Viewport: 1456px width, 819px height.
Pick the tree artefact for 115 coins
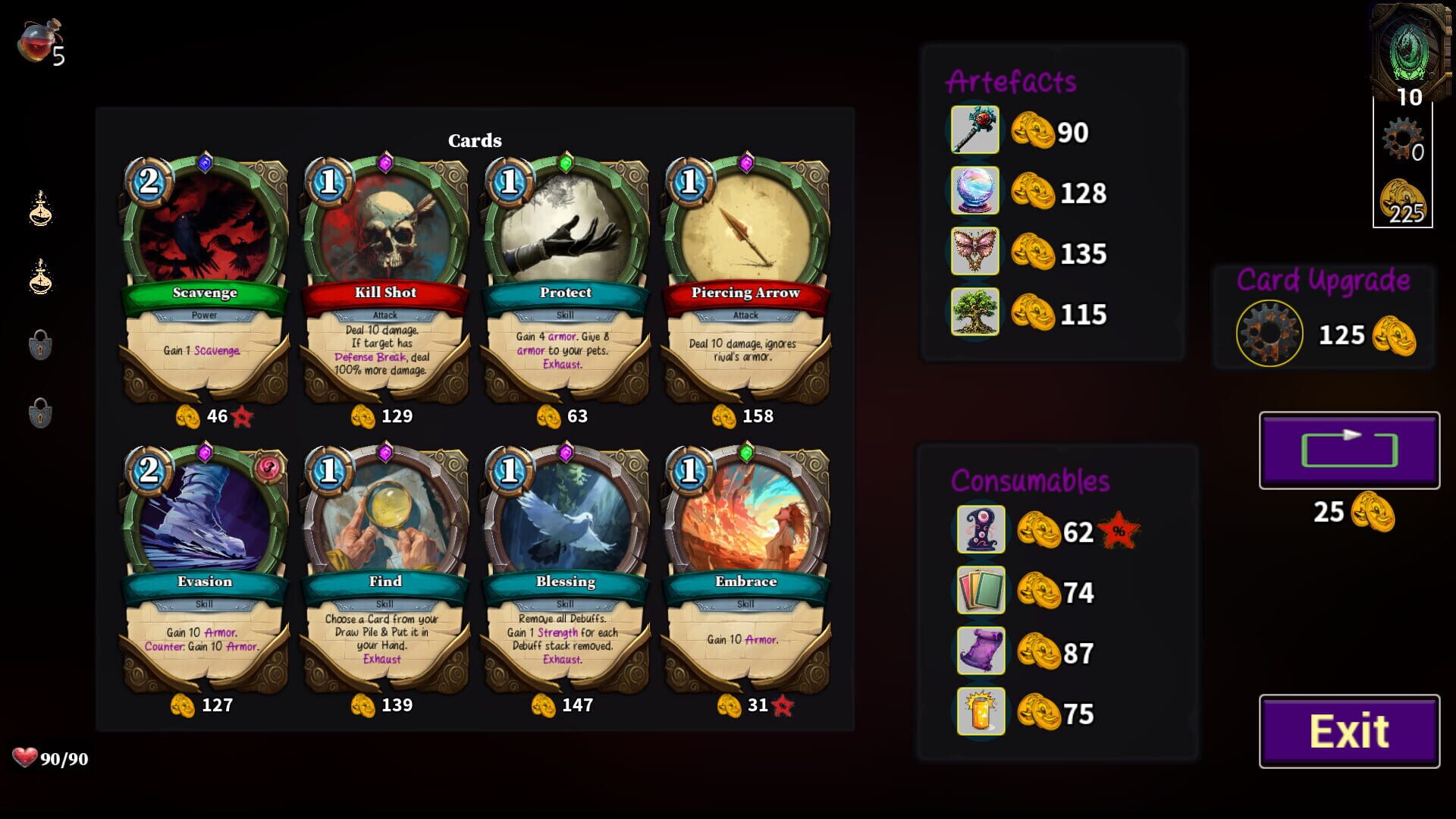click(974, 312)
